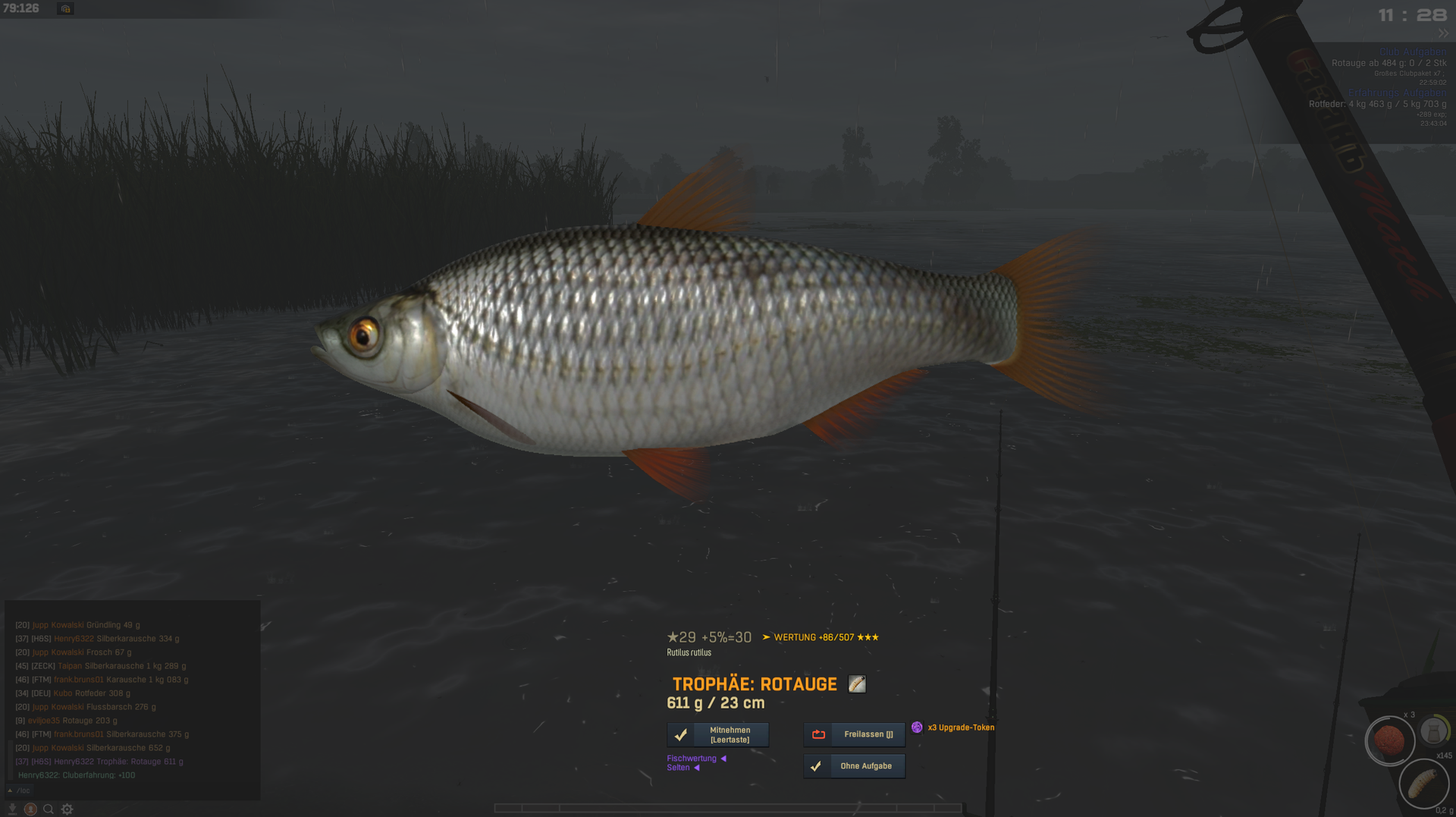
Task: Open chat settings with the gear icon
Action: coord(67,809)
